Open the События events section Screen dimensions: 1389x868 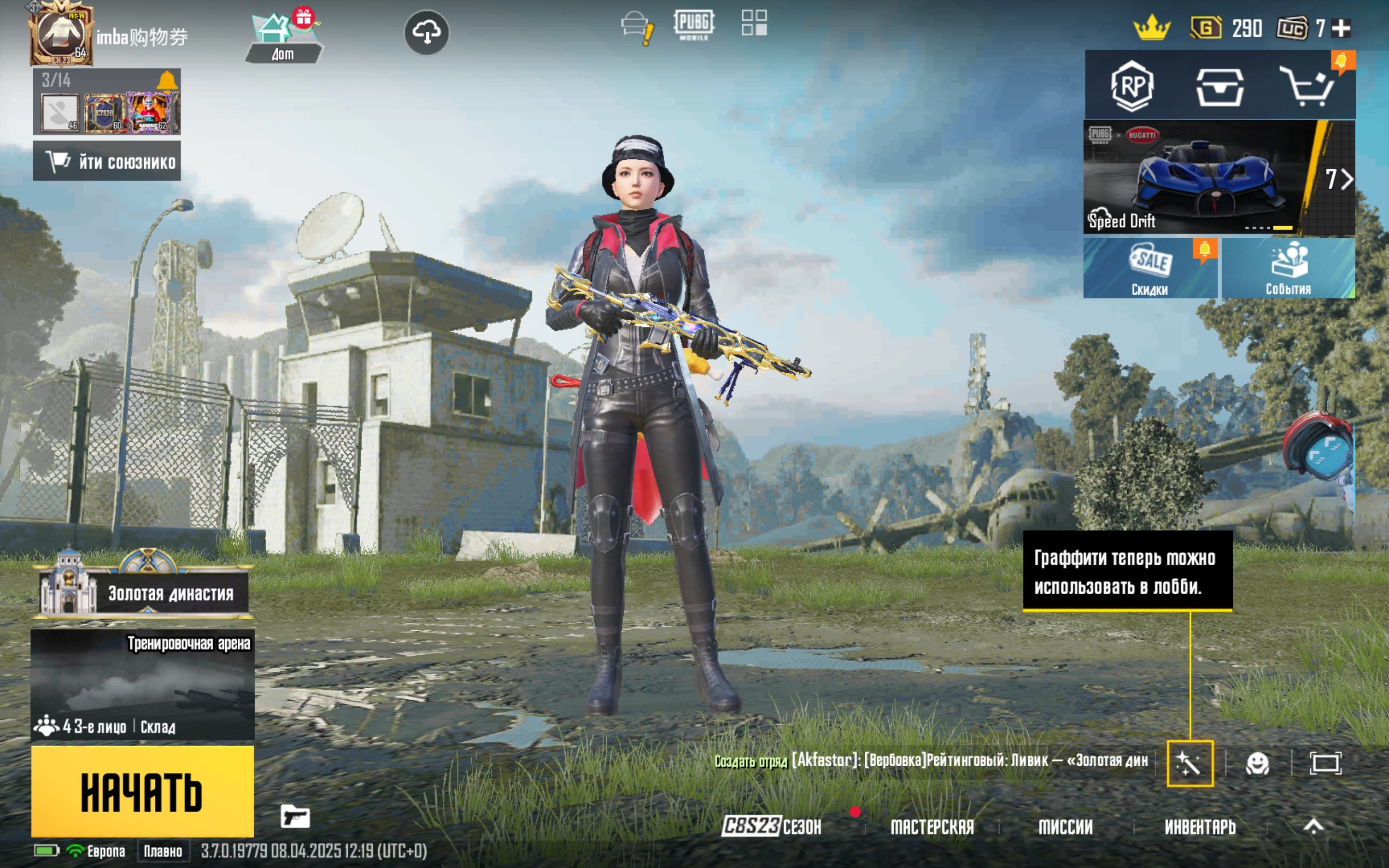click(1288, 268)
